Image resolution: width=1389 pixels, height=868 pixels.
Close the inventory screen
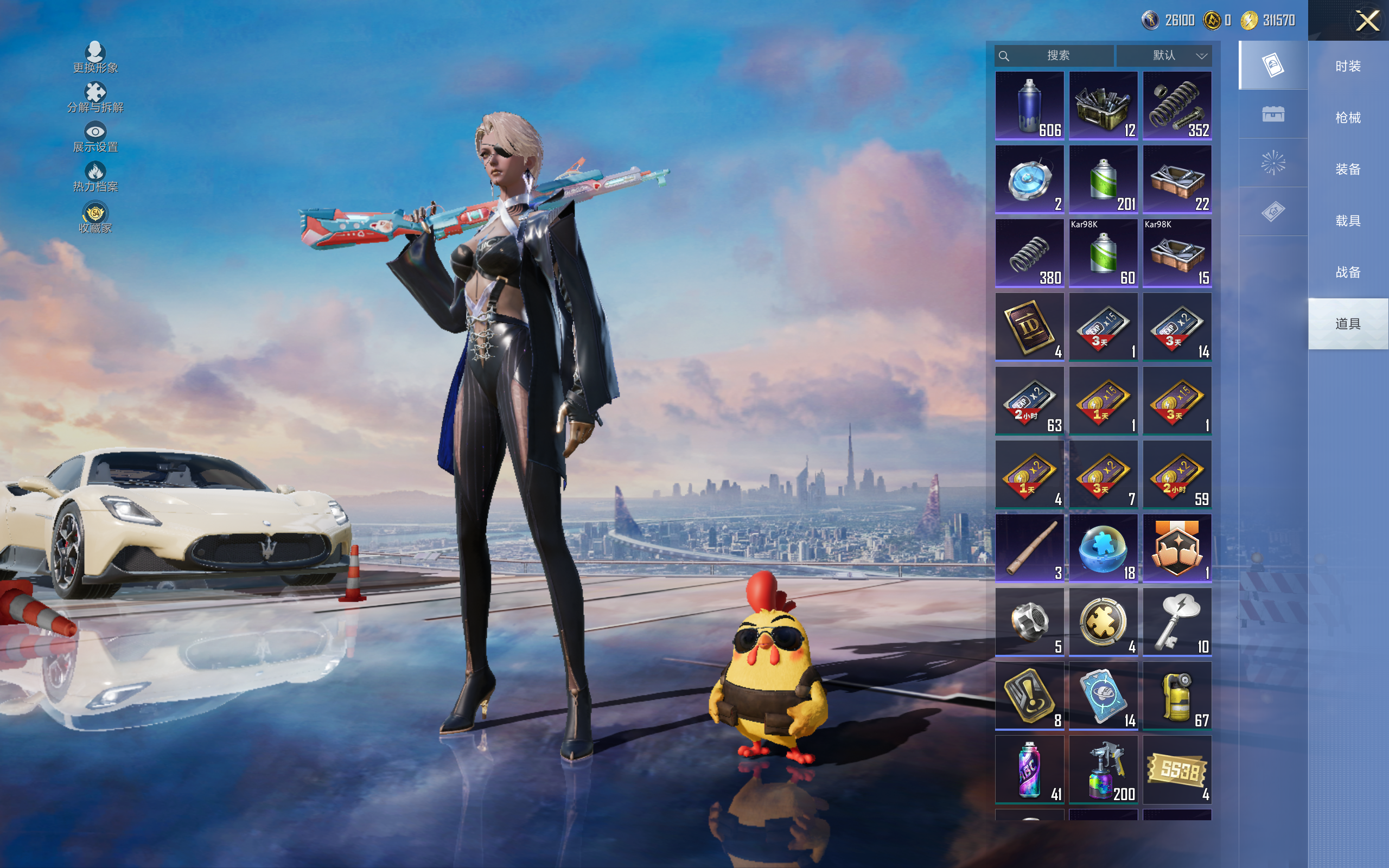1367,21
